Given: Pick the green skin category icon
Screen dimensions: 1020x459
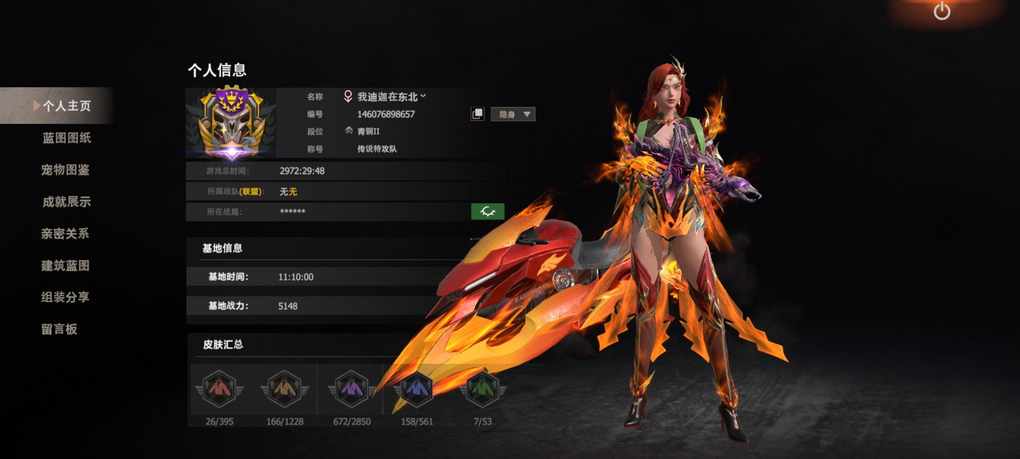Looking at the screenshot, I should pos(482,387).
